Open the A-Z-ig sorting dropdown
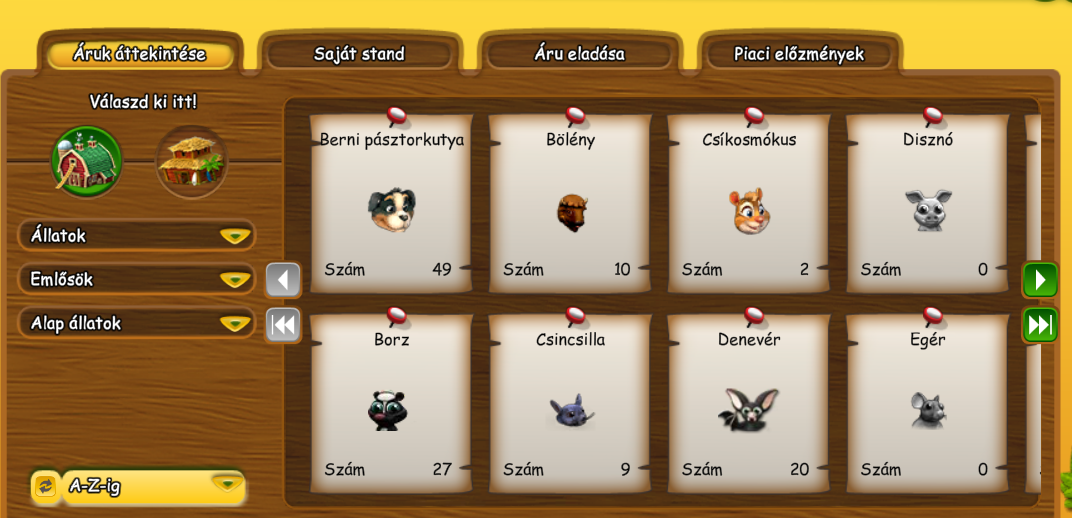Viewport: 1072px width, 518px height. pos(152,486)
